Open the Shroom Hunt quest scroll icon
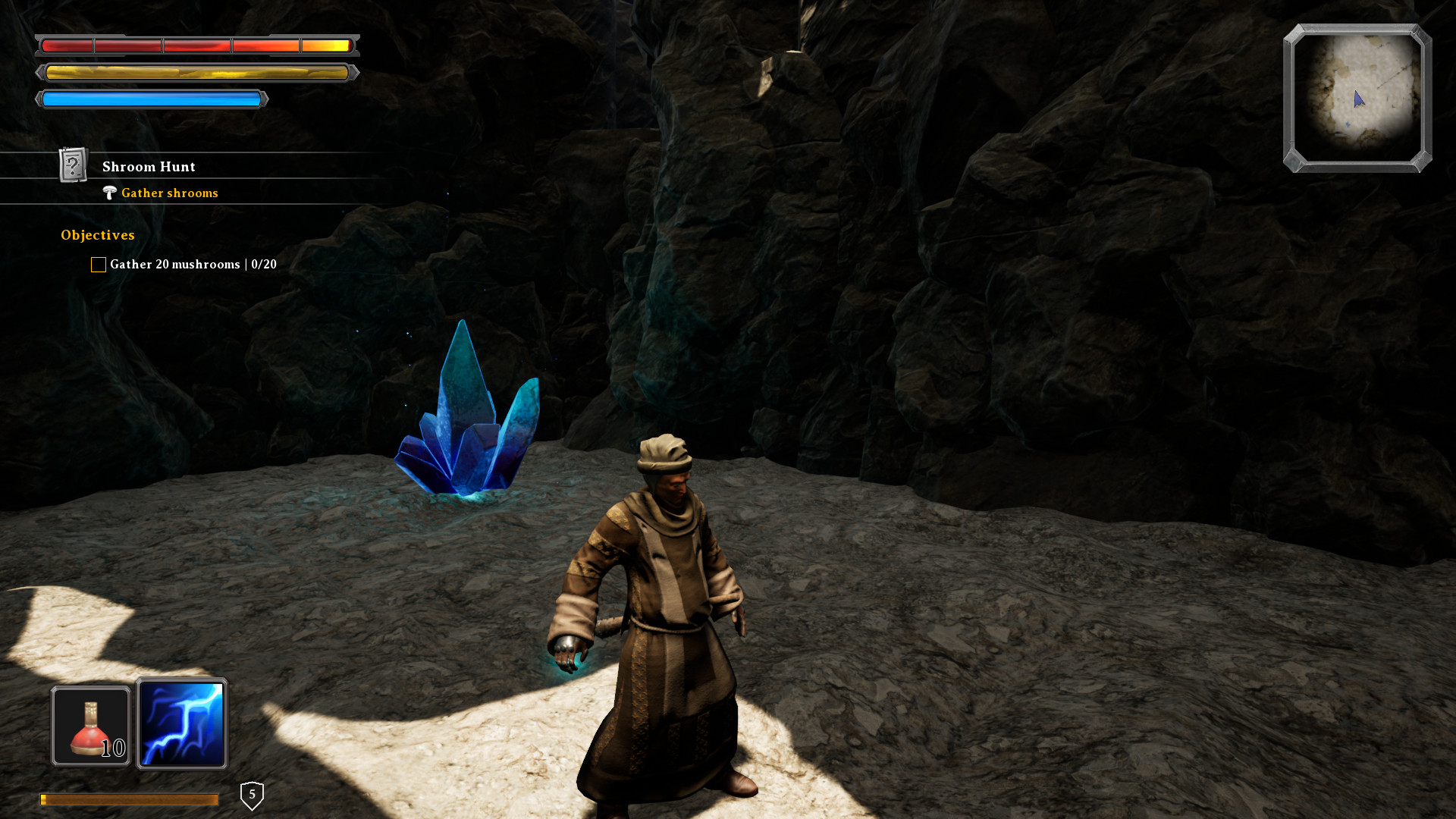 (x=72, y=166)
